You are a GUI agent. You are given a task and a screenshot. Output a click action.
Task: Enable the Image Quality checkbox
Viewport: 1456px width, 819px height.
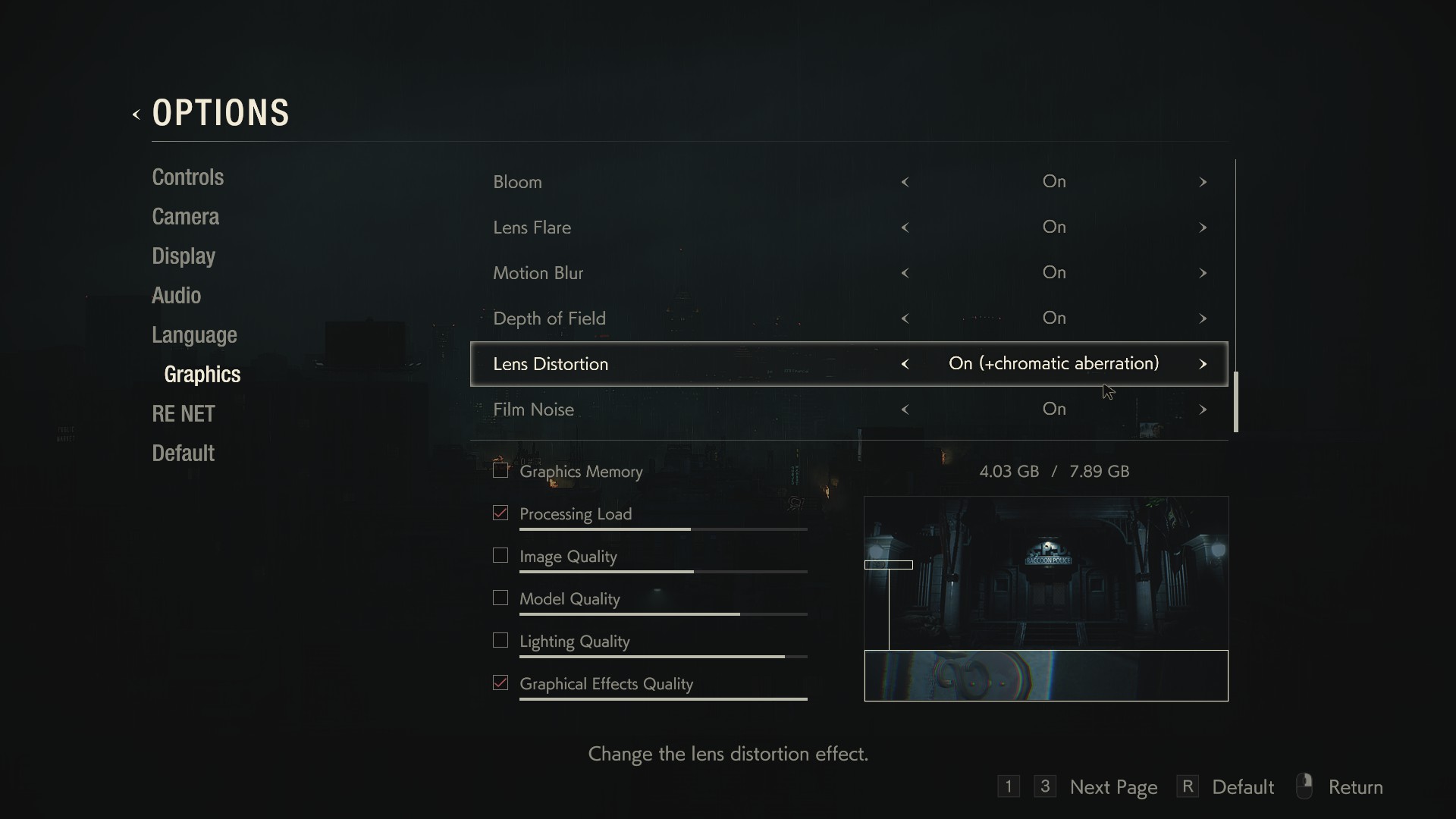500,556
